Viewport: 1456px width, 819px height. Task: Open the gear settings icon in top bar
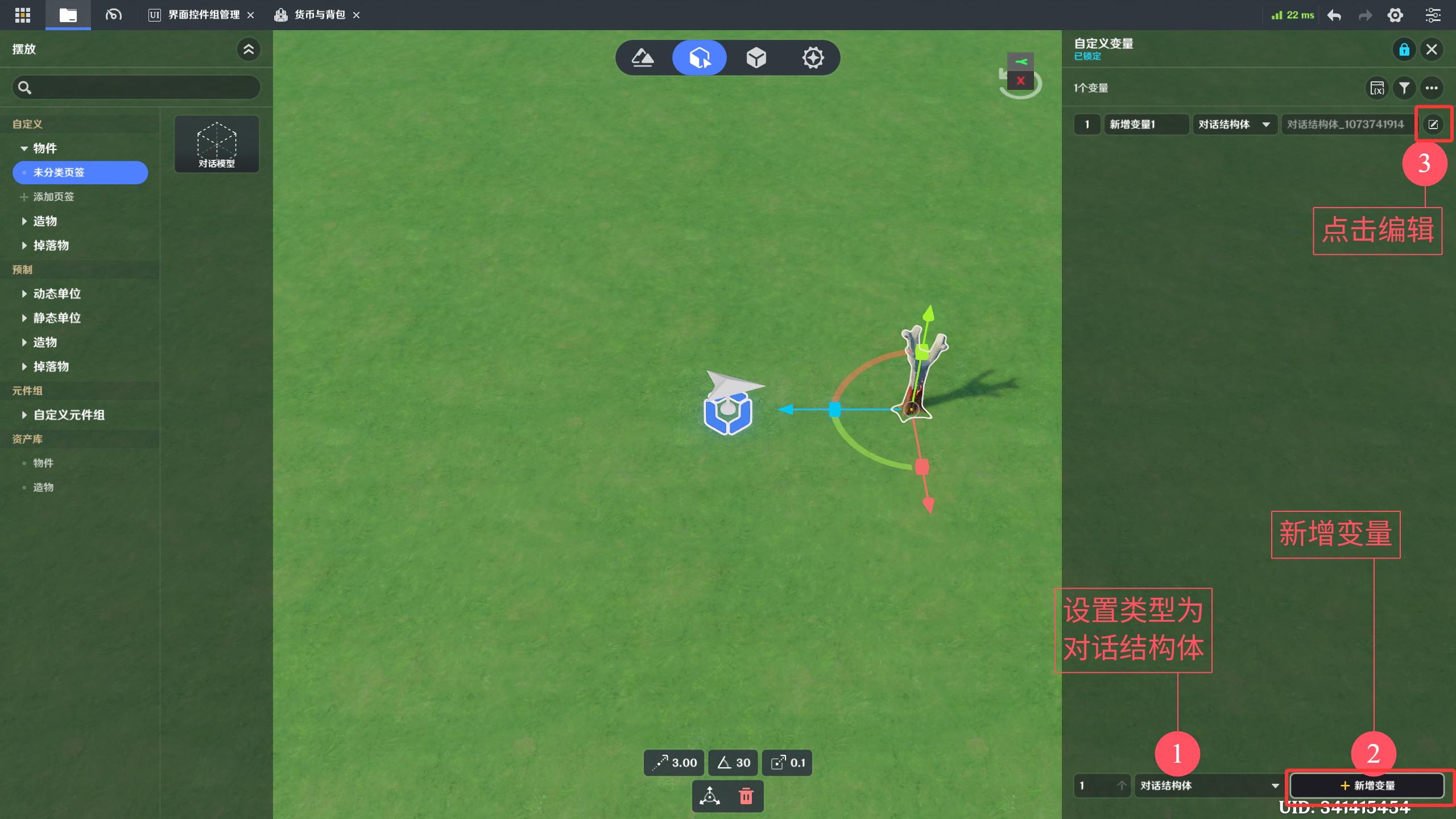pyautogui.click(x=1395, y=15)
